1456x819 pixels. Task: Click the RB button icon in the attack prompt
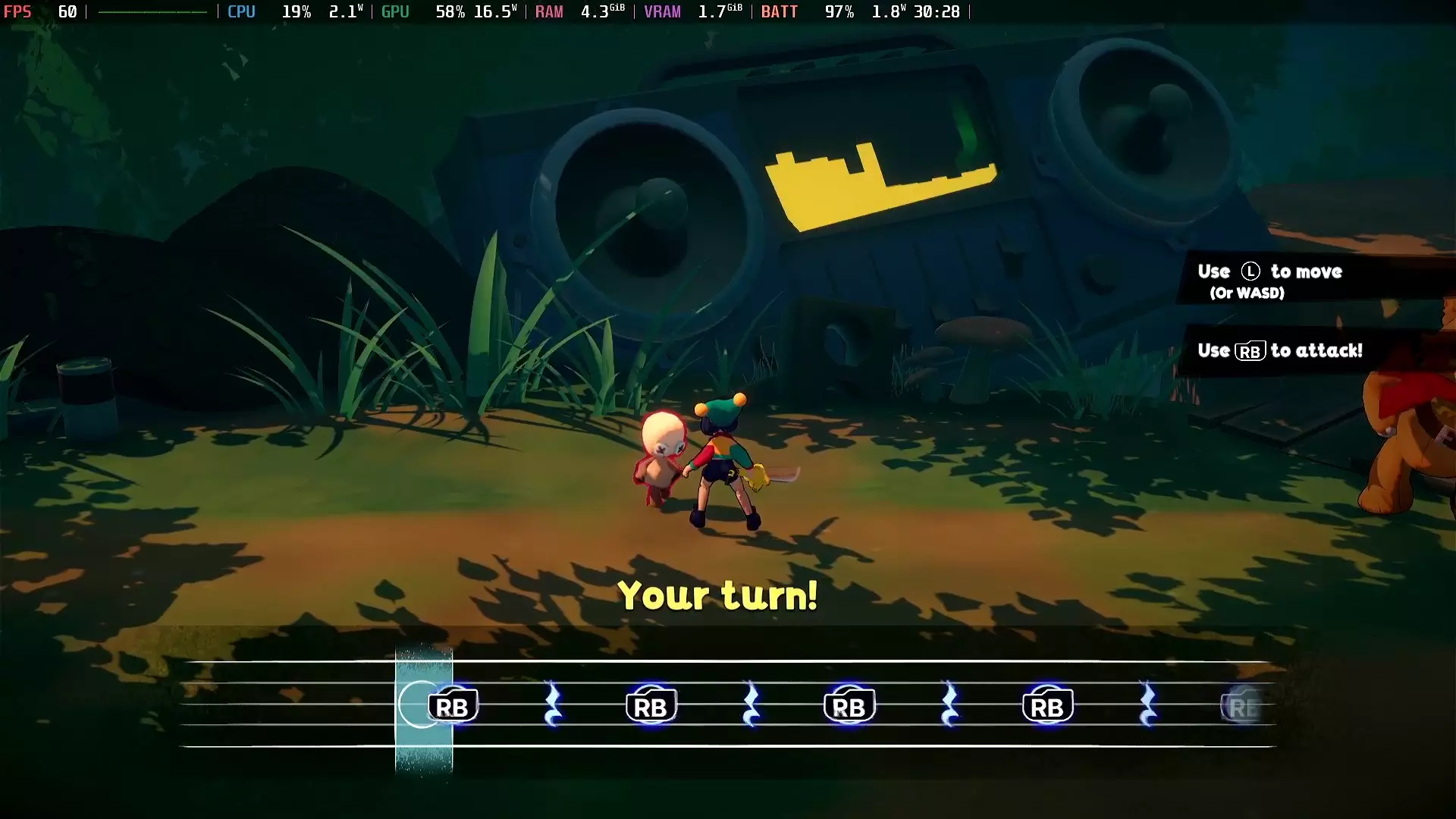click(1250, 351)
